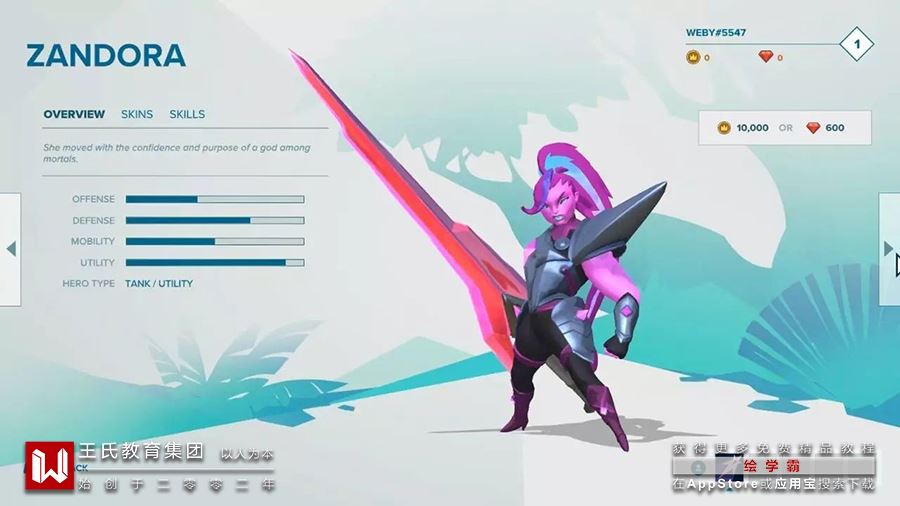This screenshot has width=900, height=506.
Task: Switch to the Skins tab
Action: tap(137, 114)
